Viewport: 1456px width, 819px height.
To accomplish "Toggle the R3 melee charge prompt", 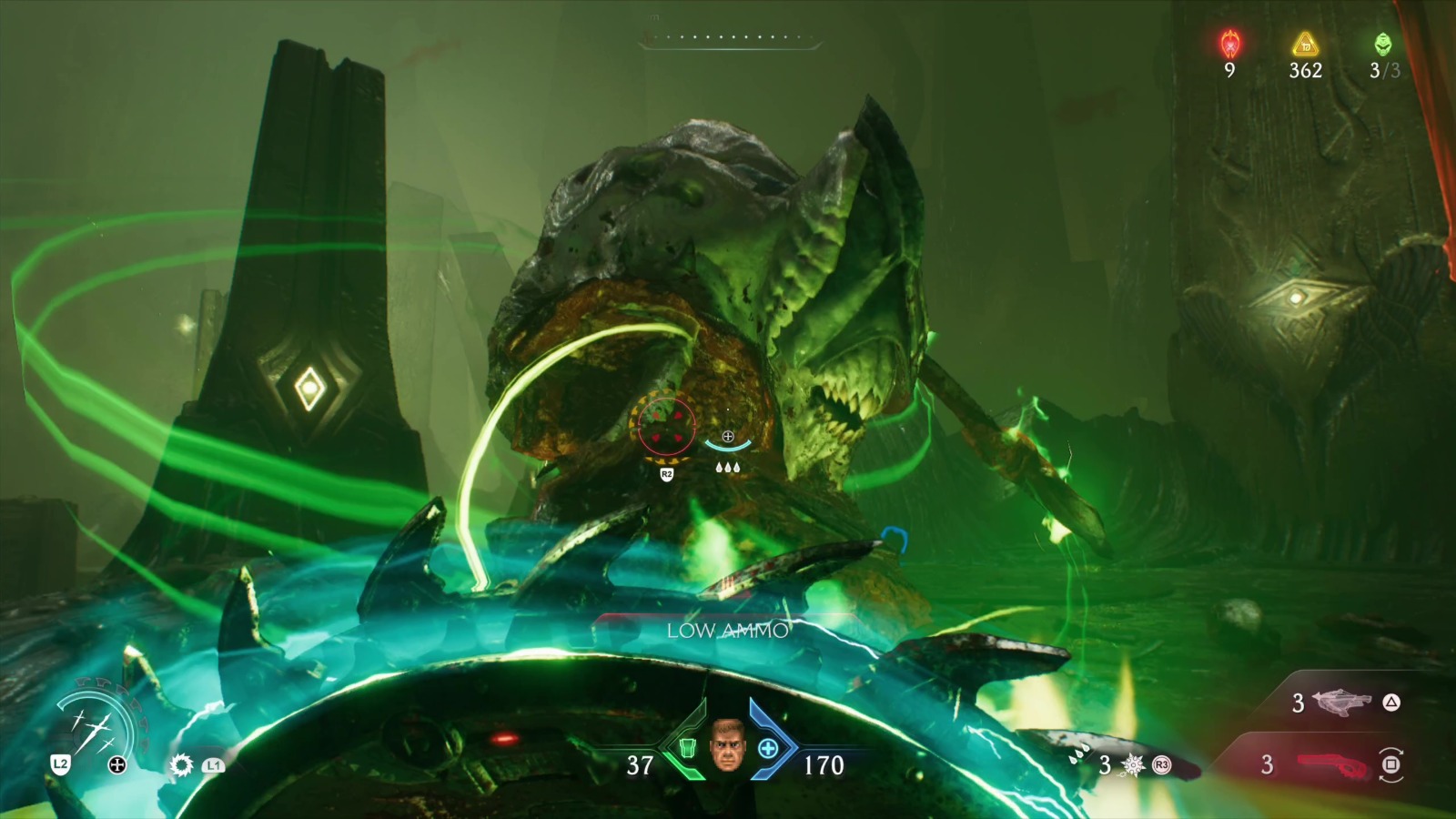I will coord(1161,764).
